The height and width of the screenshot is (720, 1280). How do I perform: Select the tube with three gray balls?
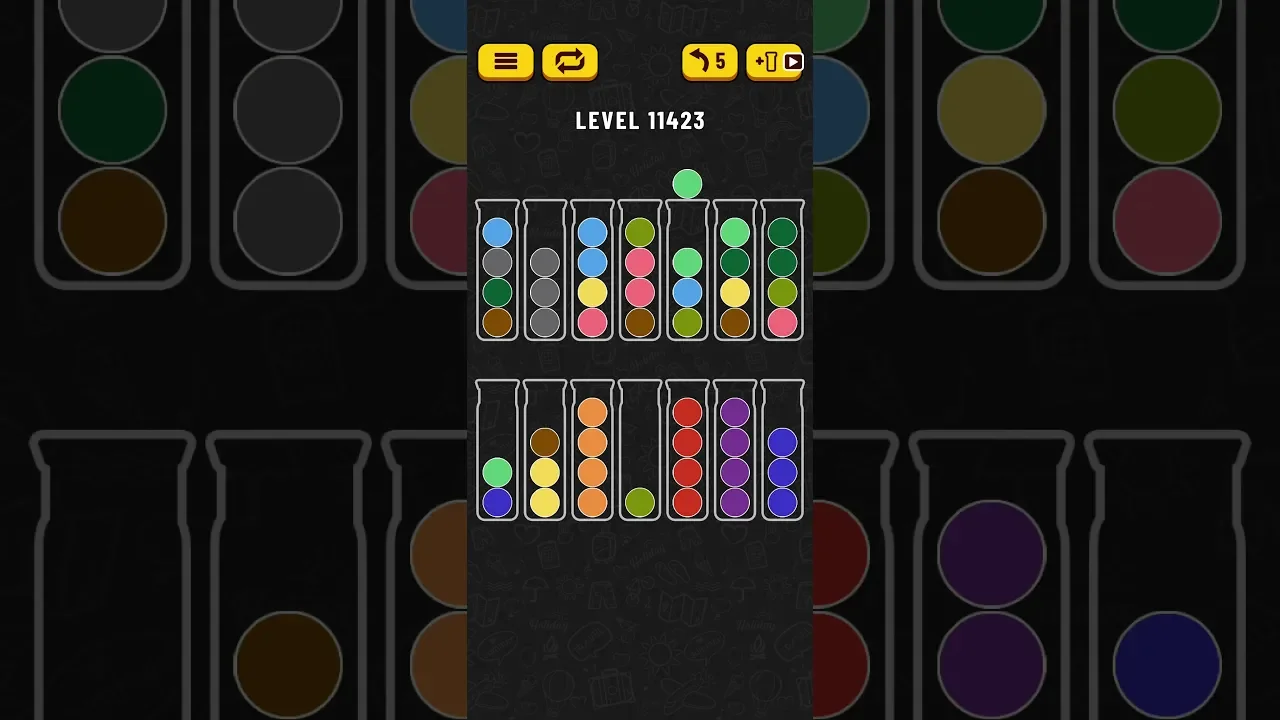tap(544, 272)
